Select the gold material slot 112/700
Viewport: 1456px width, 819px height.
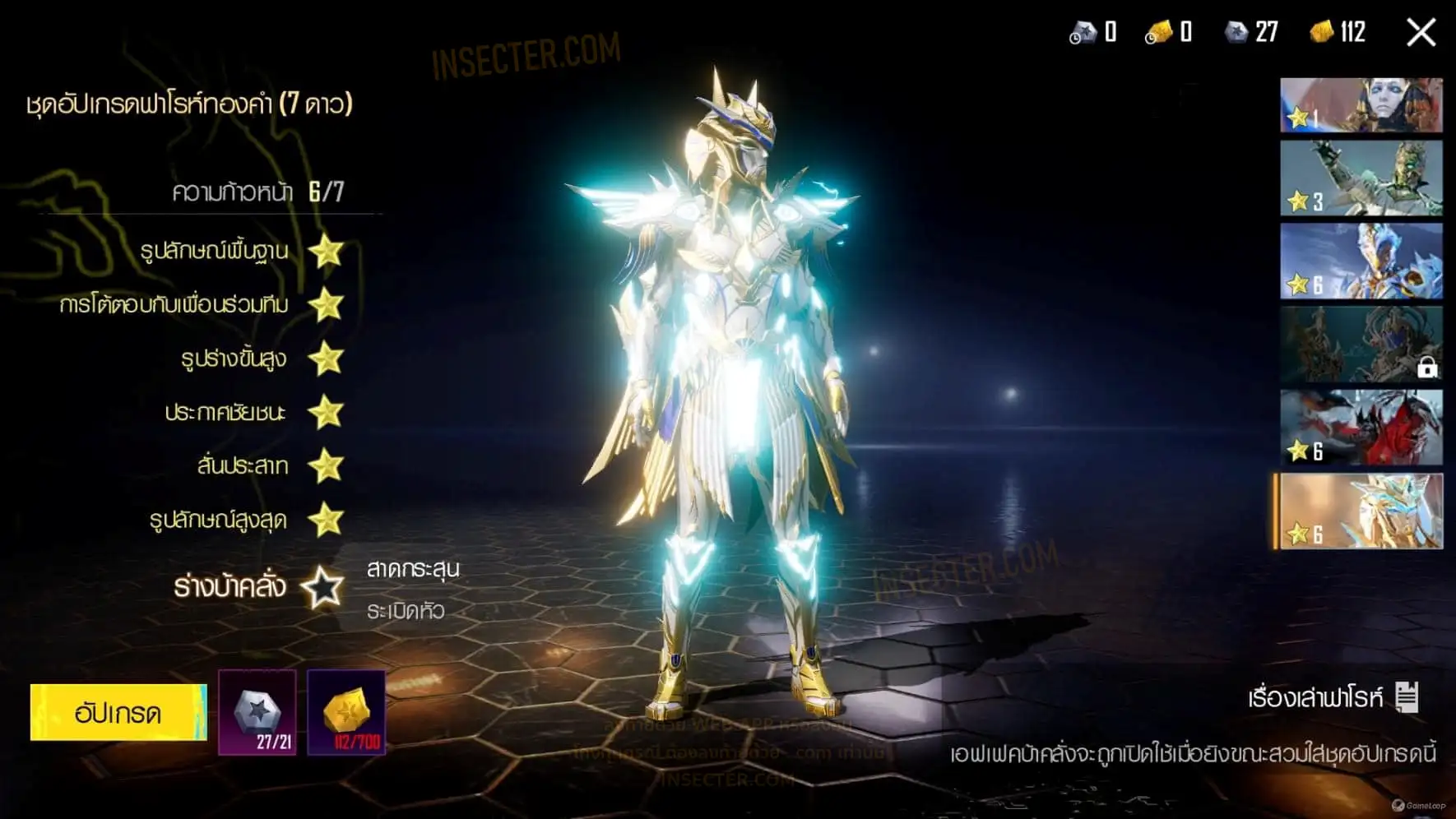click(x=346, y=712)
